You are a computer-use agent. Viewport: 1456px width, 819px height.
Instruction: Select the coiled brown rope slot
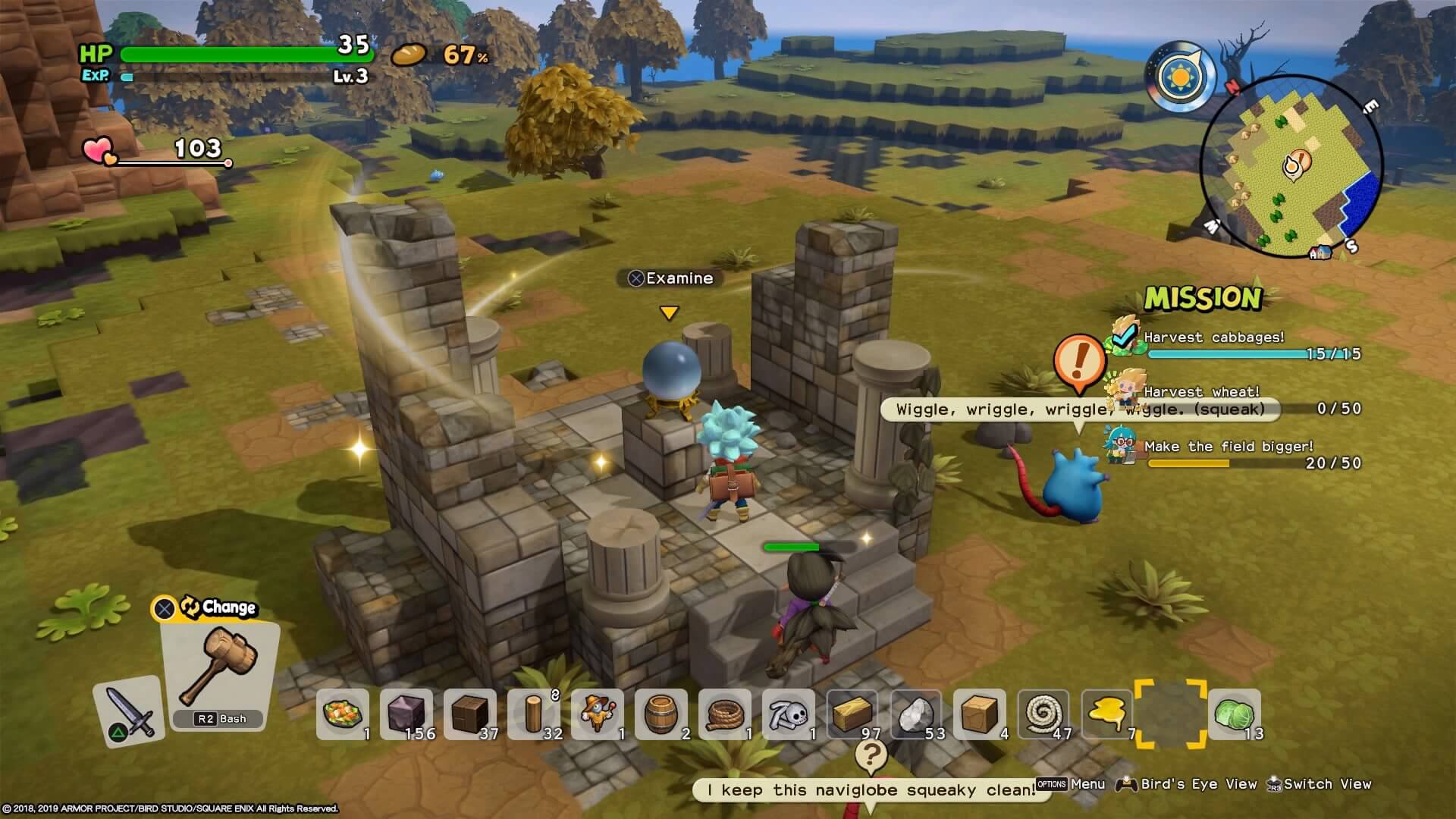[725, 714]
